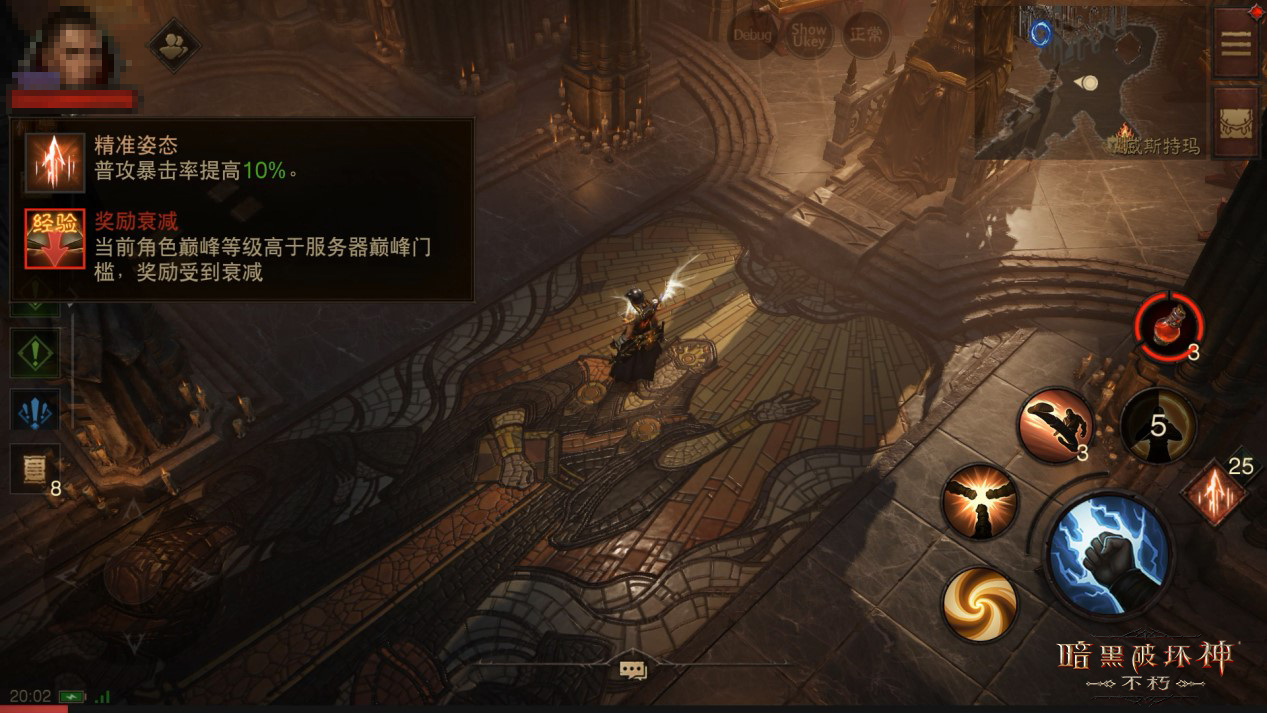The width and height of the screenshot is (1267, 713).
Task: Open the scroll icon showing 8
Action: pyautogui.click(x=33, y=467)
